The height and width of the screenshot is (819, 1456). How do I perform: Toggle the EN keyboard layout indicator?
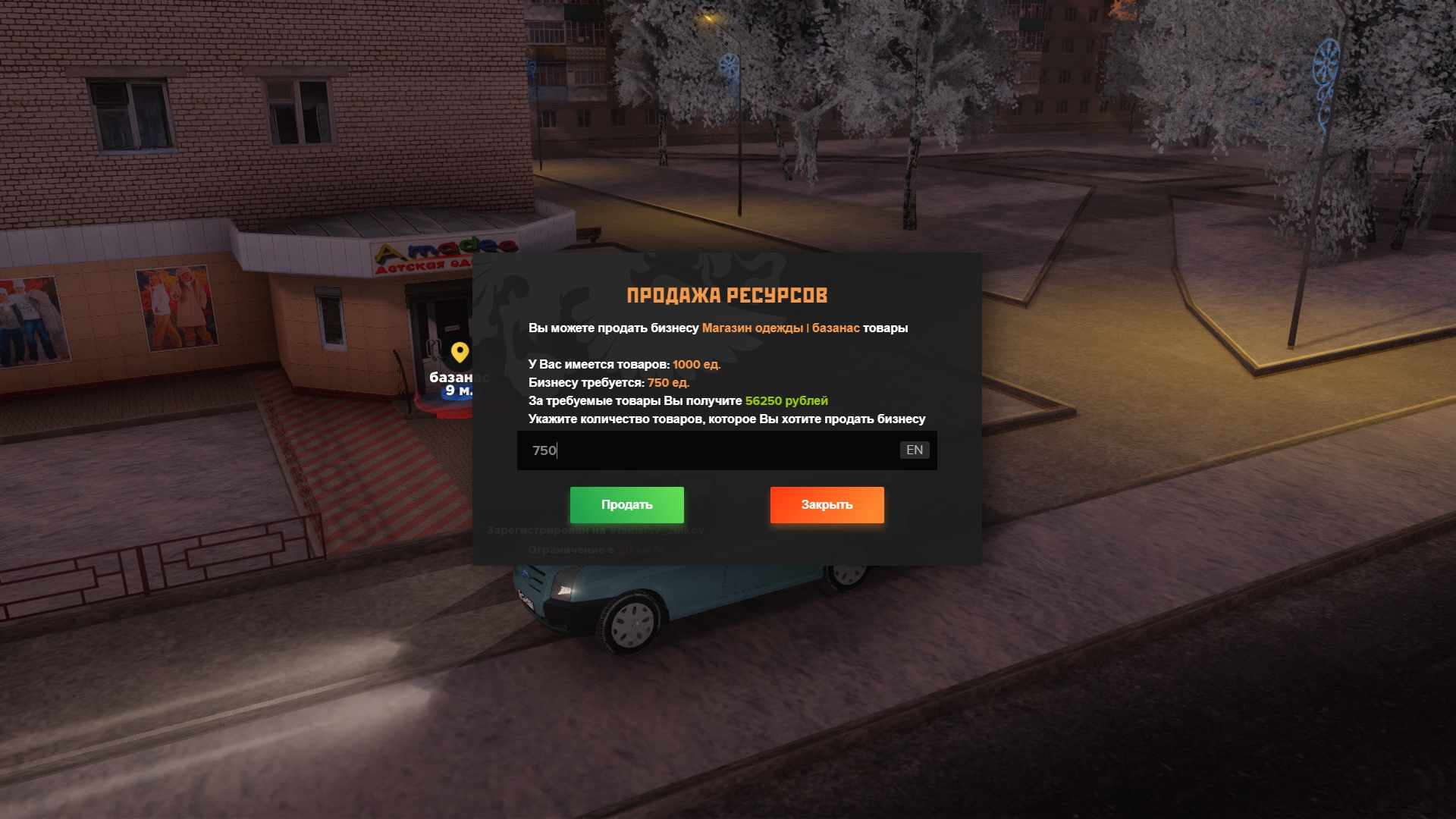[915, 450]
